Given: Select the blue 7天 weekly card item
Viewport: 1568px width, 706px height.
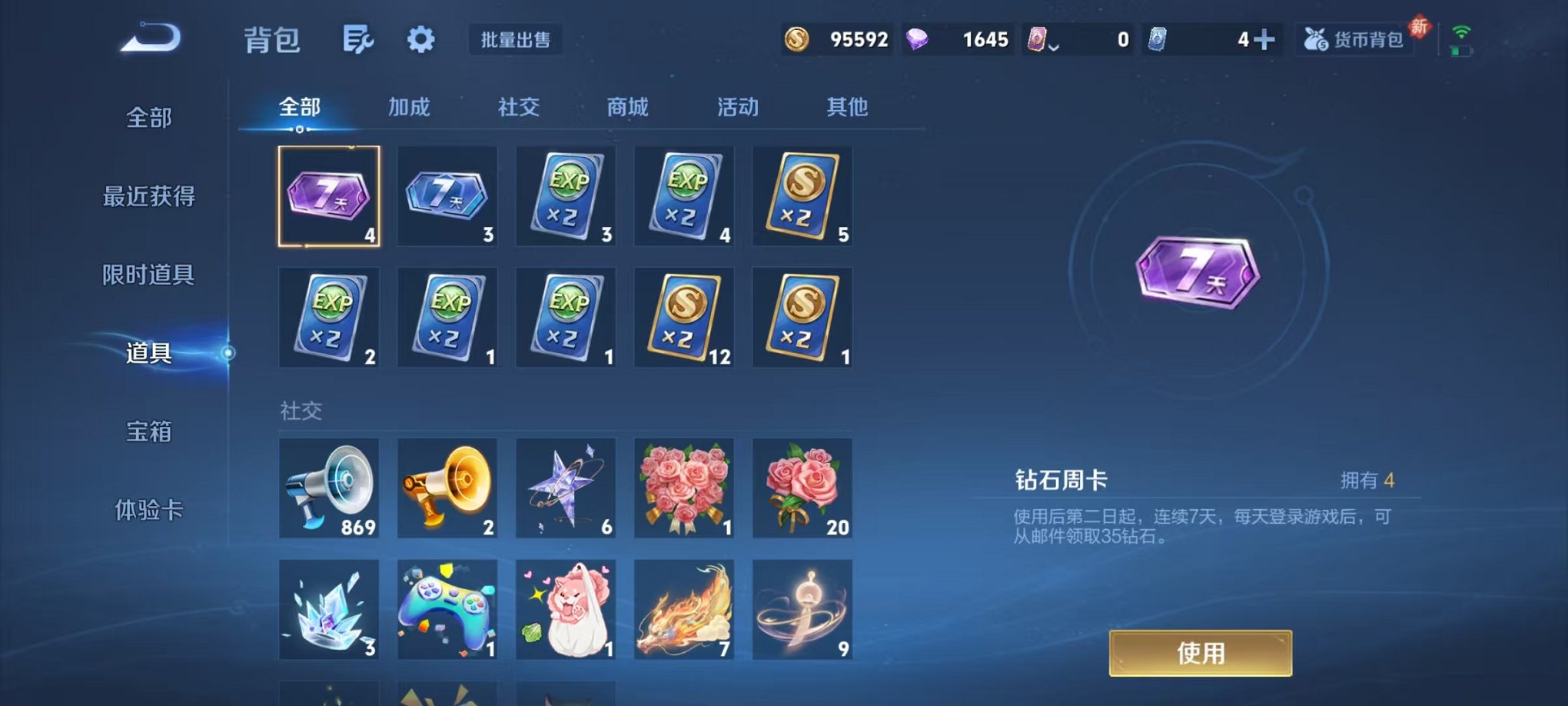Looking at the screenshot, I should 447,196.
